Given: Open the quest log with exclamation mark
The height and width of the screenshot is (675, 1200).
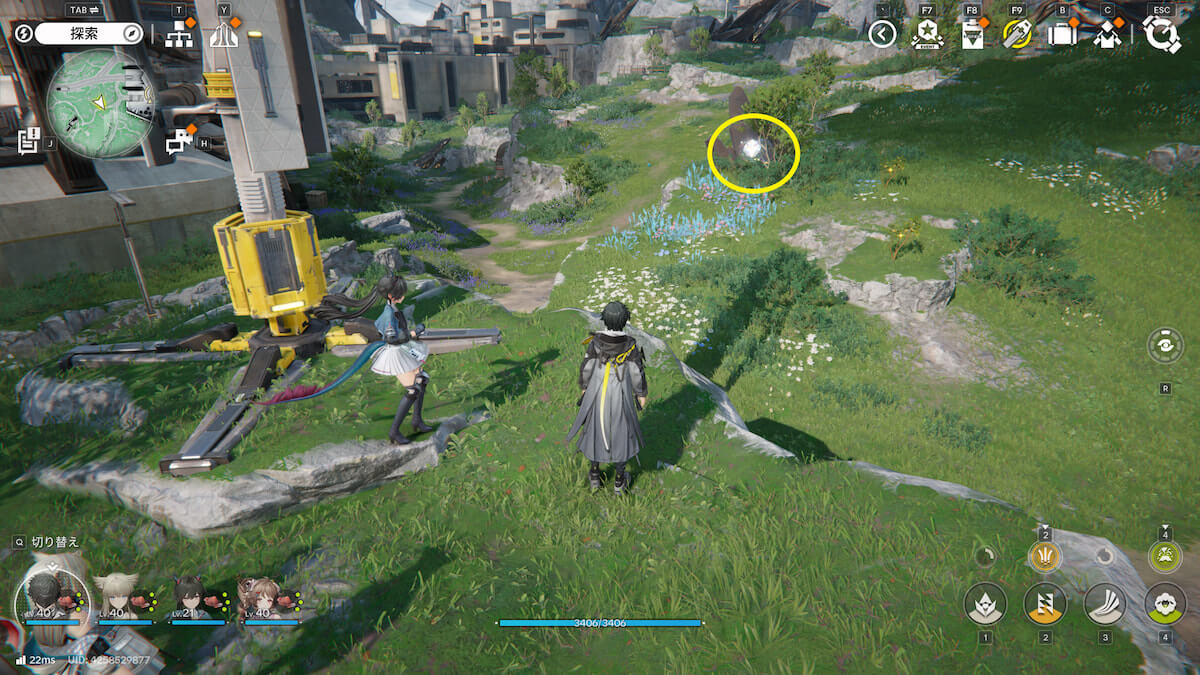Looking at the screenshot, I should click(28, 140).
